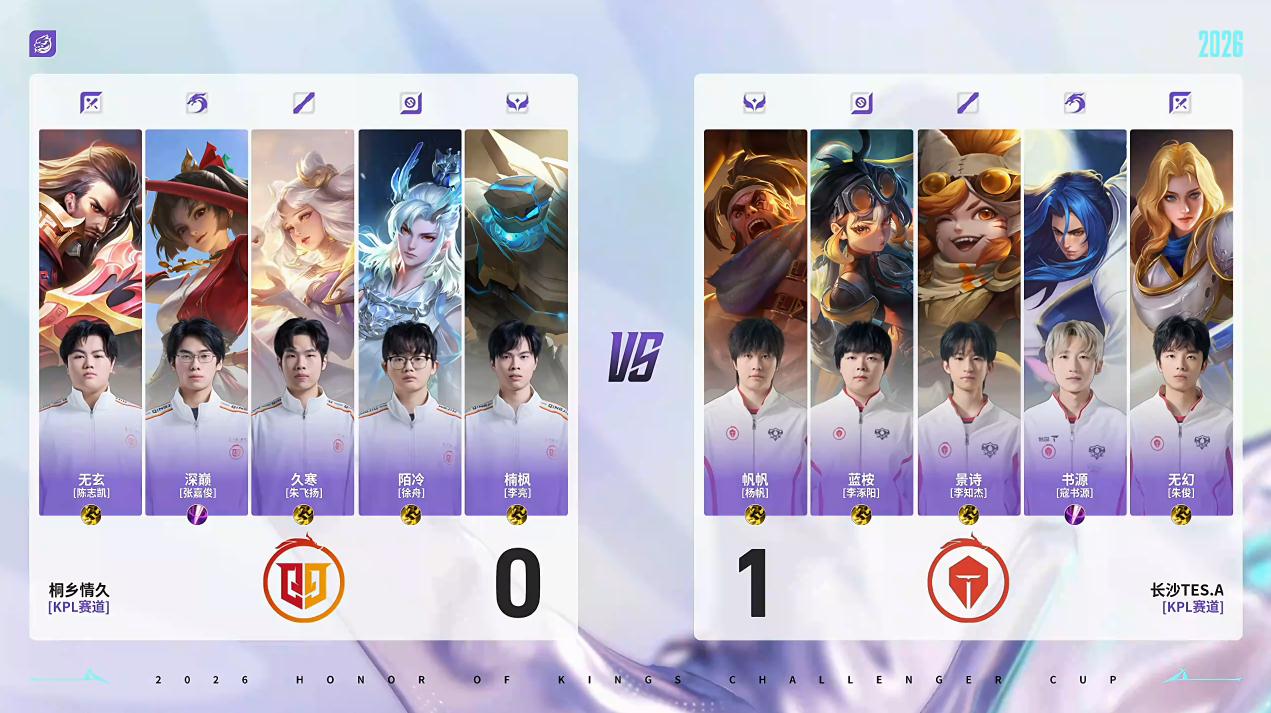Select 景诗's player card
Image resolution: width=1271 pixels, height=713 pixels.
point(968,322)
